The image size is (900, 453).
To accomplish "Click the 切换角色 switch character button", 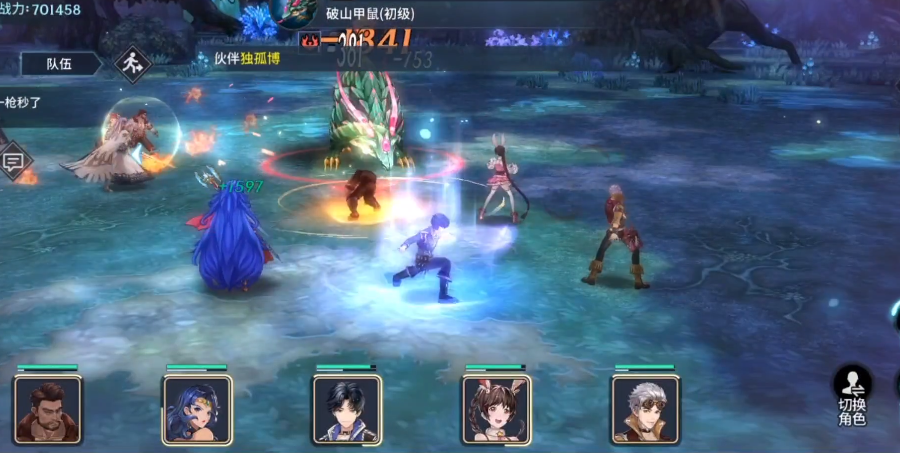I will tap(852, 396).
